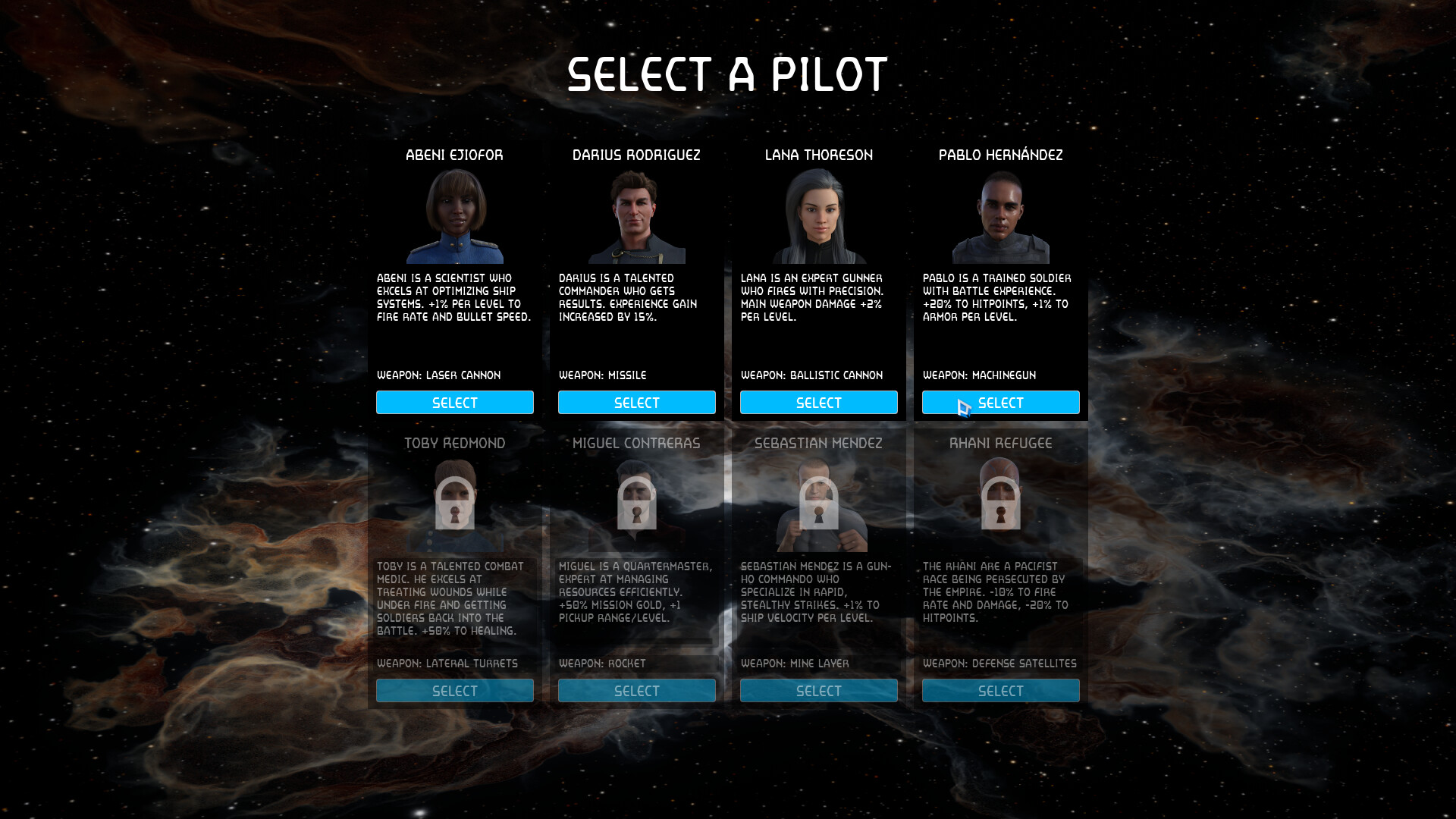Click Lana Thoreson's pilot portrait
The image size is (1456, 819).
(818, 218)
